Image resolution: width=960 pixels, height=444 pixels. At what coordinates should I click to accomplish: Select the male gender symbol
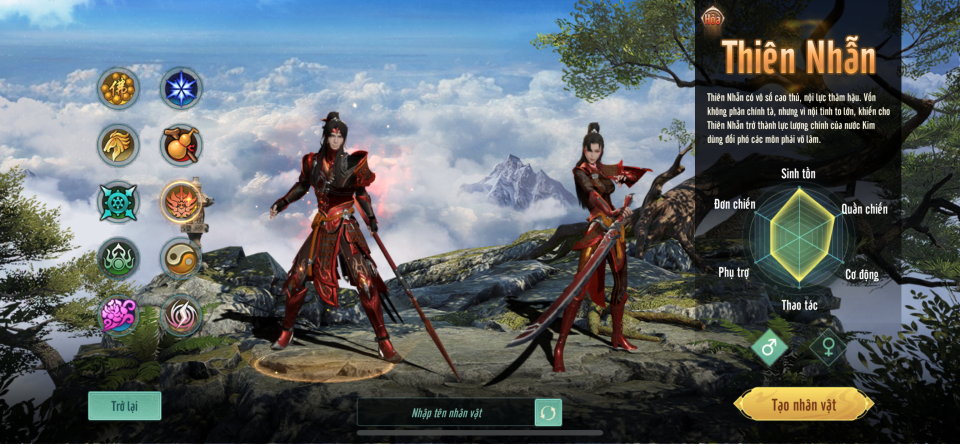(x=770, y=347)
